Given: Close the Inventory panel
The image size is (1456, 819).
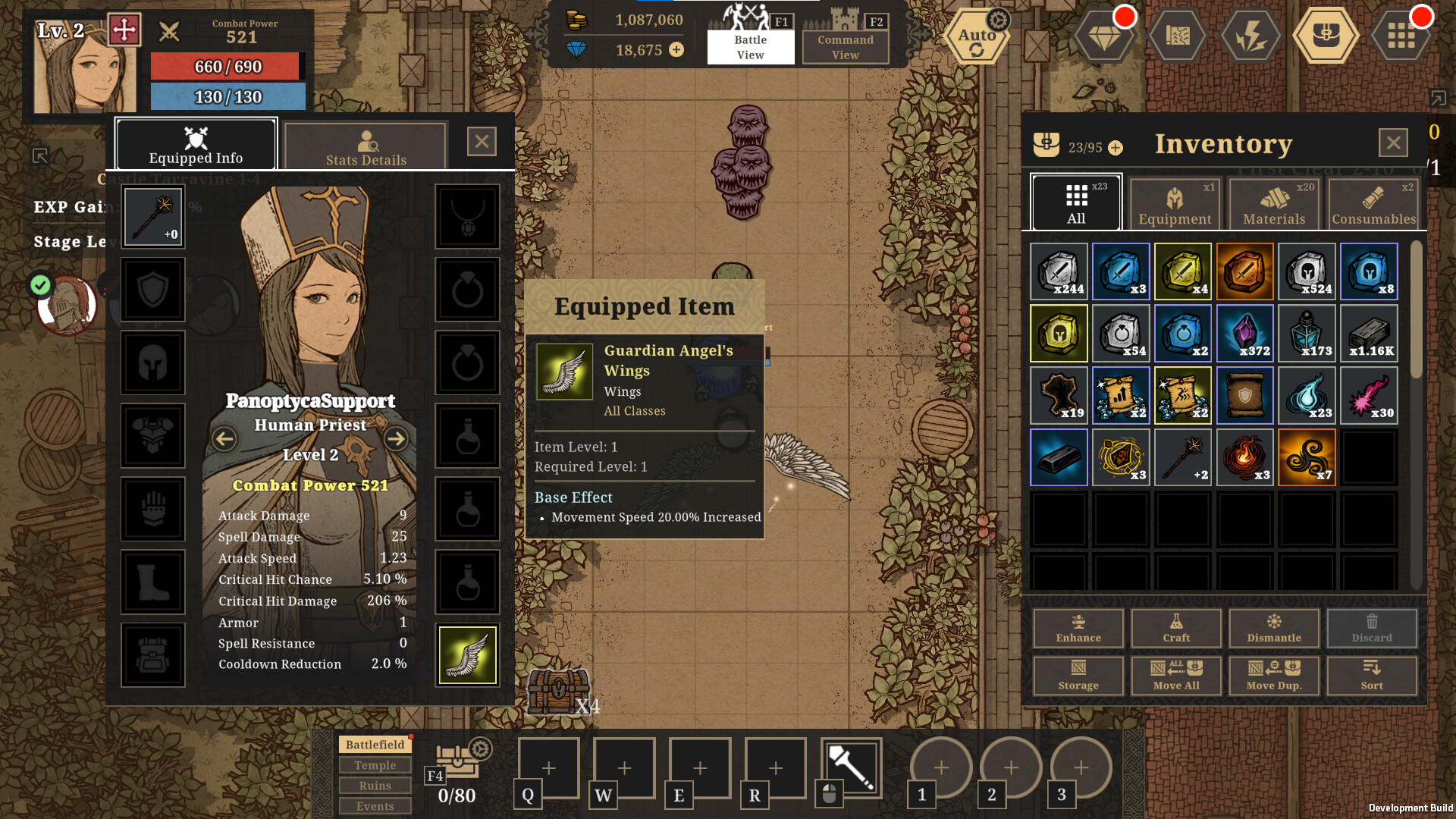Looking at the screenshot, I should [x=1393, y=143].
